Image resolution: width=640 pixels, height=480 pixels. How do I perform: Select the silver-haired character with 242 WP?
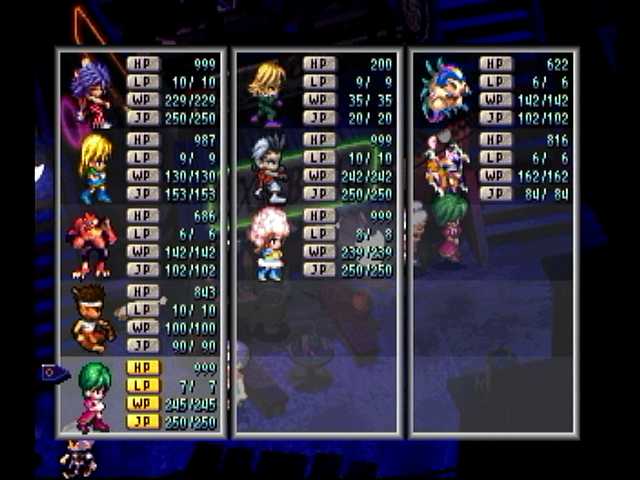(267, 167)
